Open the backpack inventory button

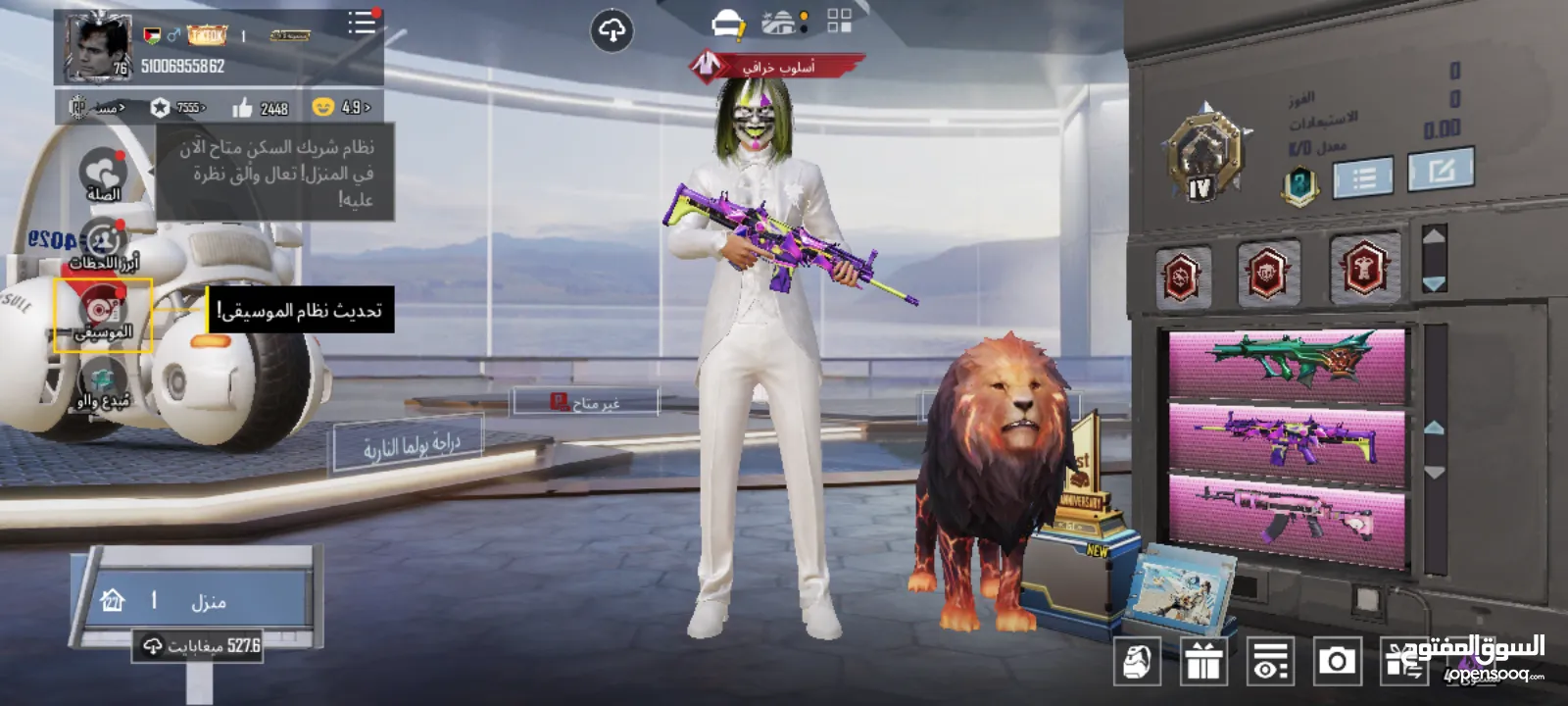click(x=1137, y=662)
